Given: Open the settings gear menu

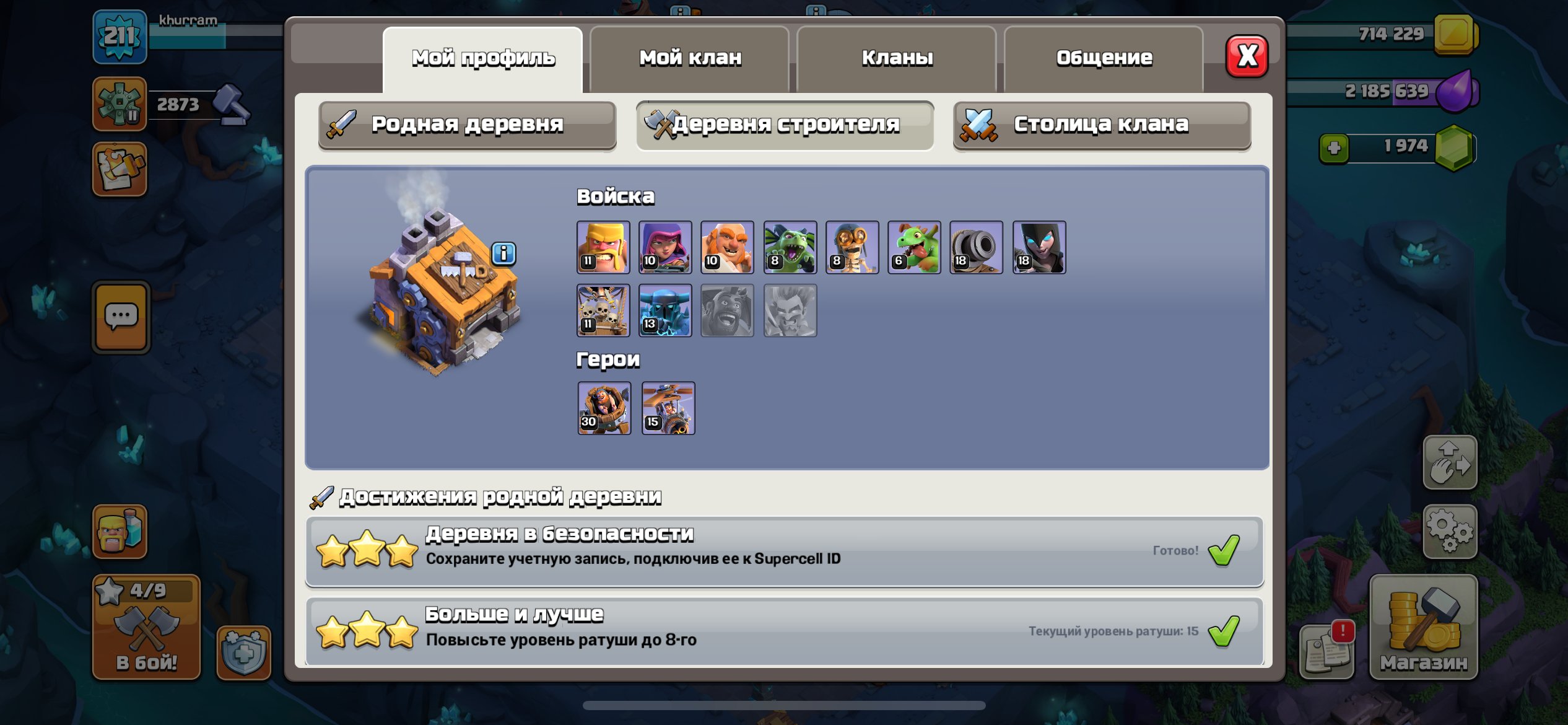Looking at the screenshot, I should [x=1448, y=530].
